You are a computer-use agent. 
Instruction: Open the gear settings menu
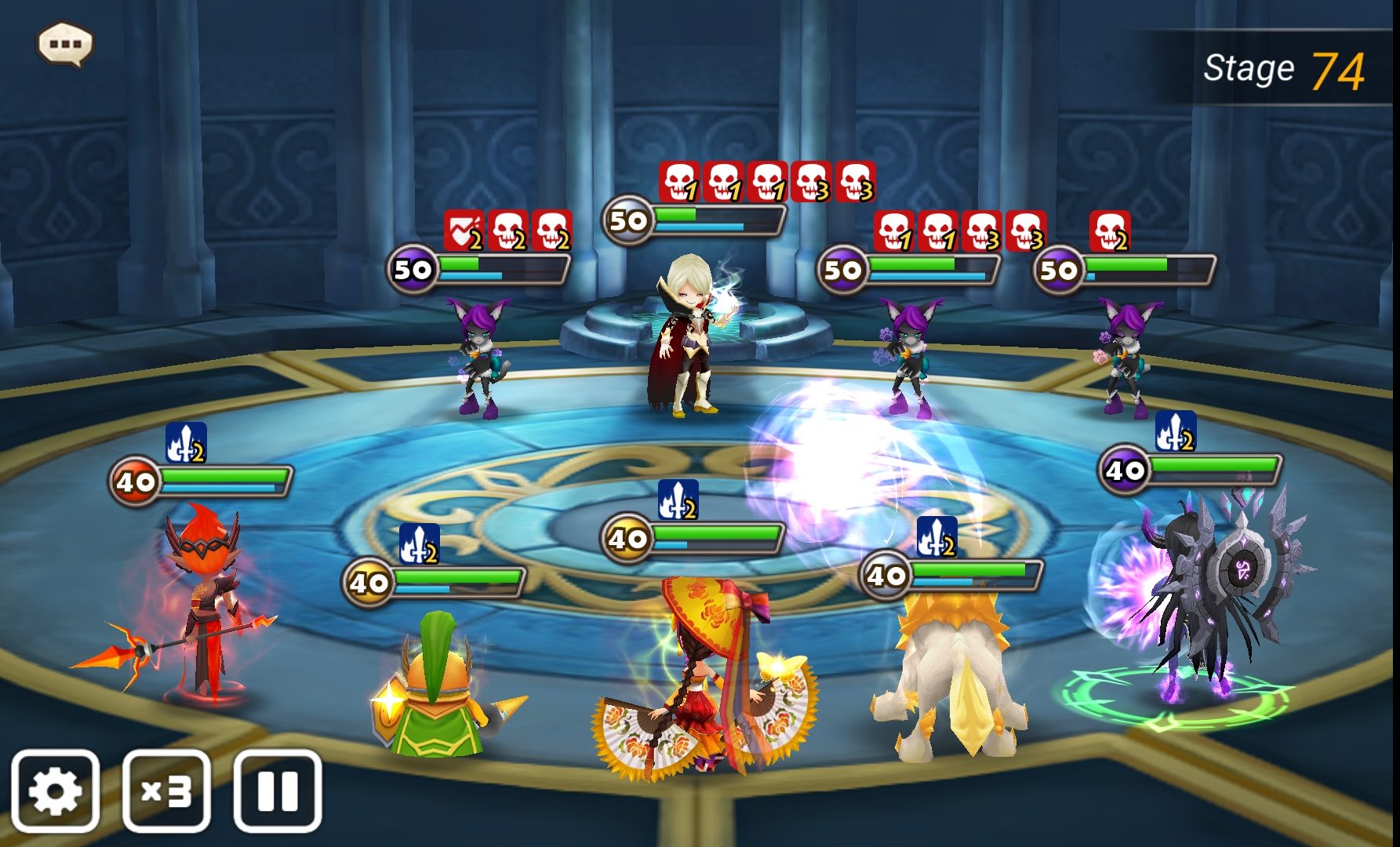[55, 791]
